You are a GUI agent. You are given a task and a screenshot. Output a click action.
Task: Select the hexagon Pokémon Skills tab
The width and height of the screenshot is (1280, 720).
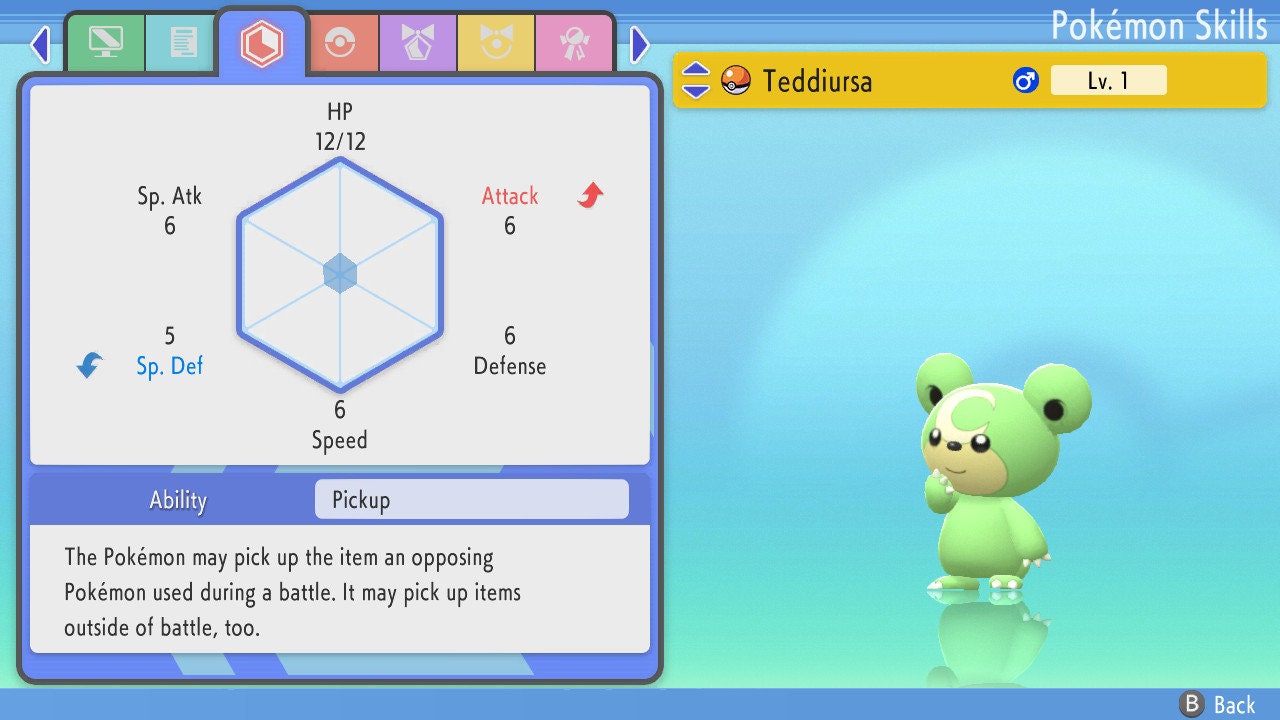coord(261,43)
